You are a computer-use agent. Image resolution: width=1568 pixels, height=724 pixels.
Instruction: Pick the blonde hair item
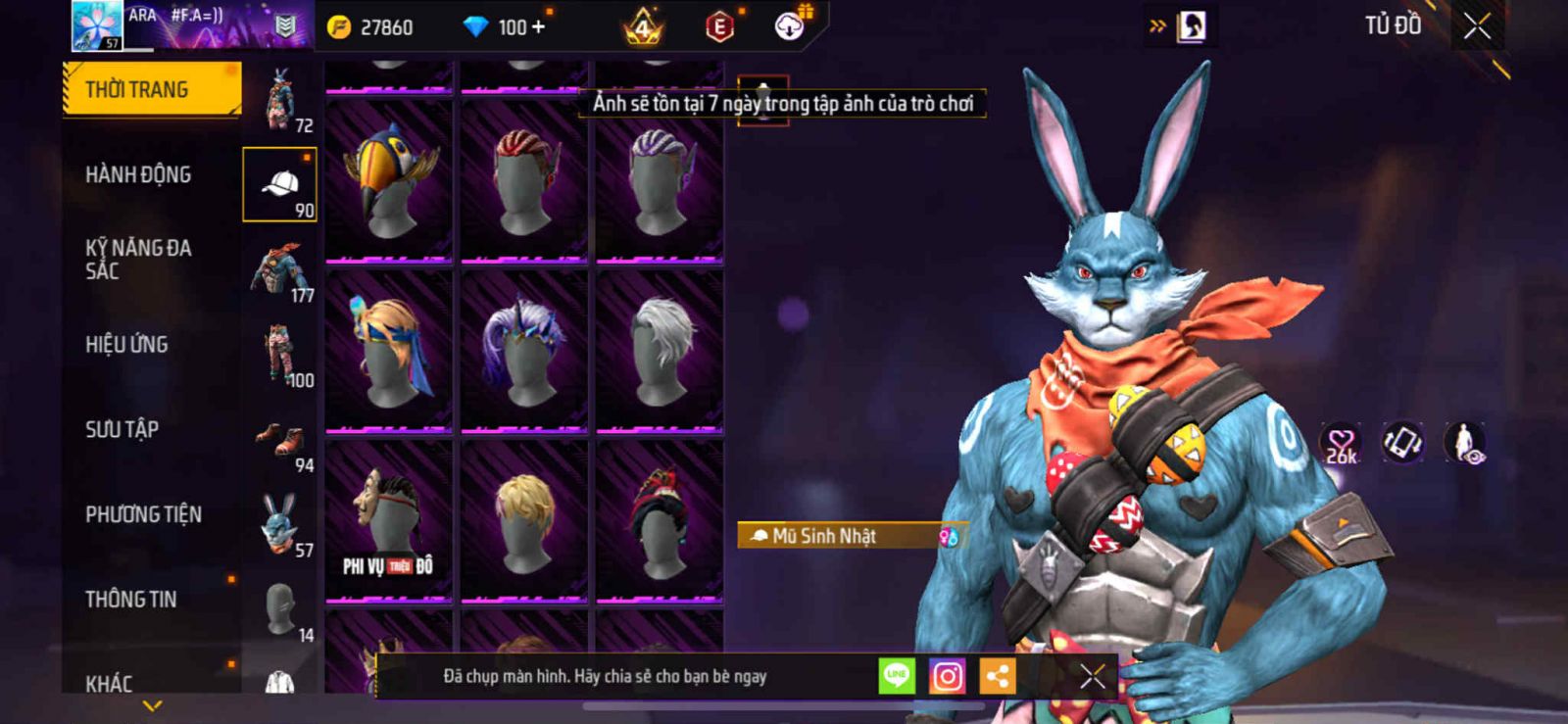coord(524,521)
